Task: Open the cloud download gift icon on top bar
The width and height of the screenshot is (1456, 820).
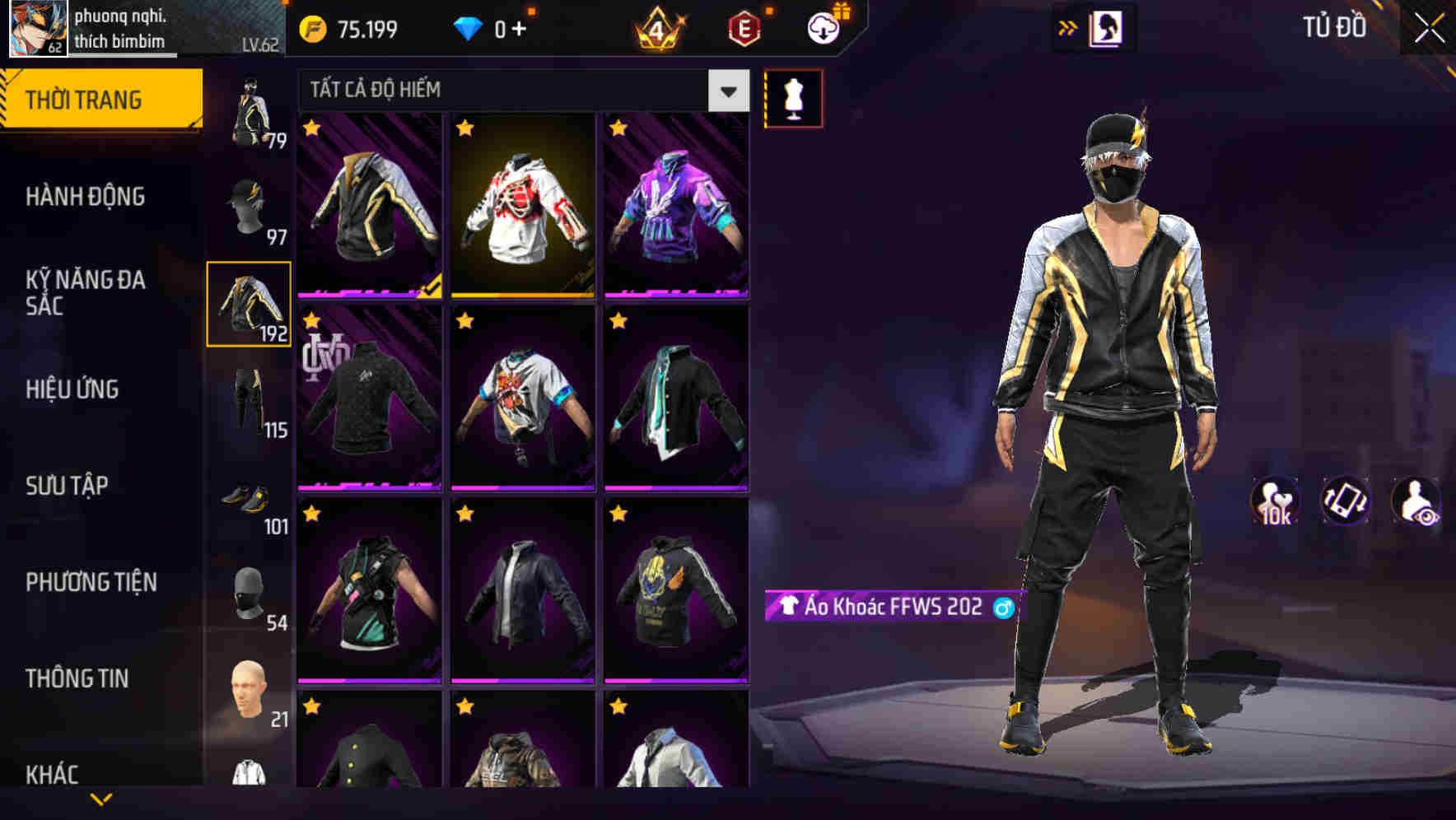Action: [x=823, y=28]
